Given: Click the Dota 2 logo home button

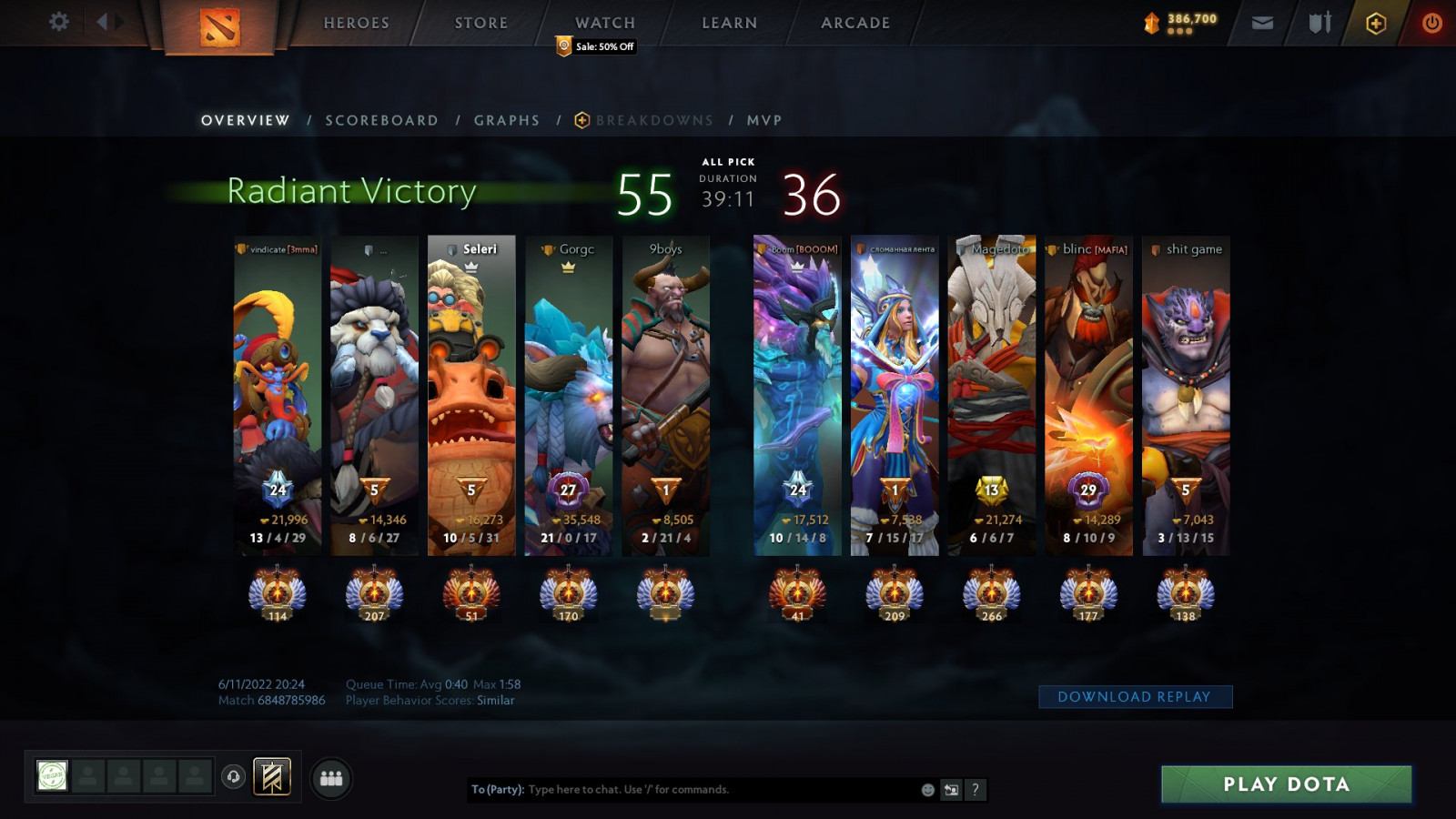Looking at the screenshot, I should [x=219, y=27].
